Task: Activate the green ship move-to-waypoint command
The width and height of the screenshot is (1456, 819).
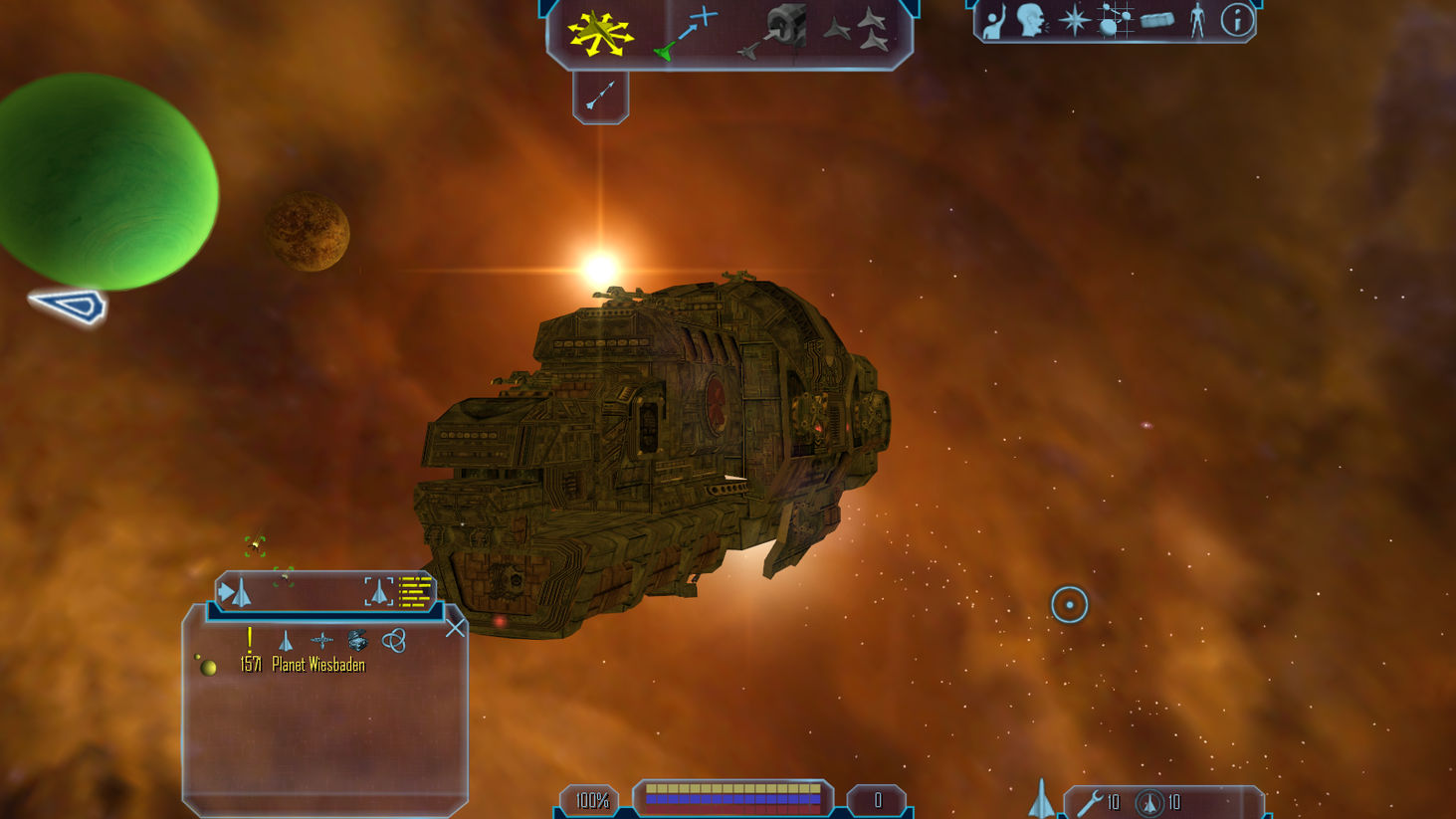Action: tap(685, 33)
